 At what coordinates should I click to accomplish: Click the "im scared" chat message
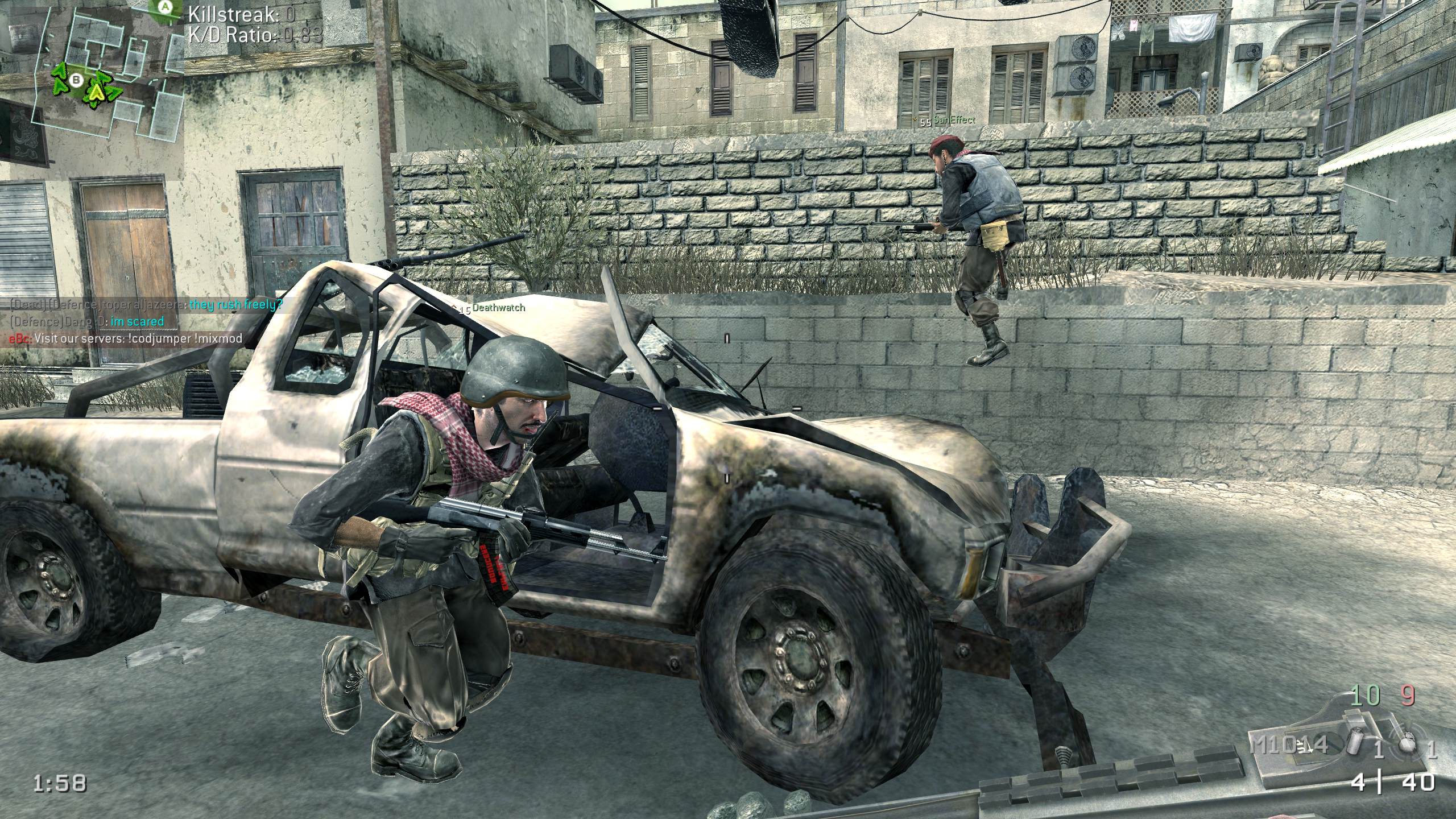click(136, 321)
